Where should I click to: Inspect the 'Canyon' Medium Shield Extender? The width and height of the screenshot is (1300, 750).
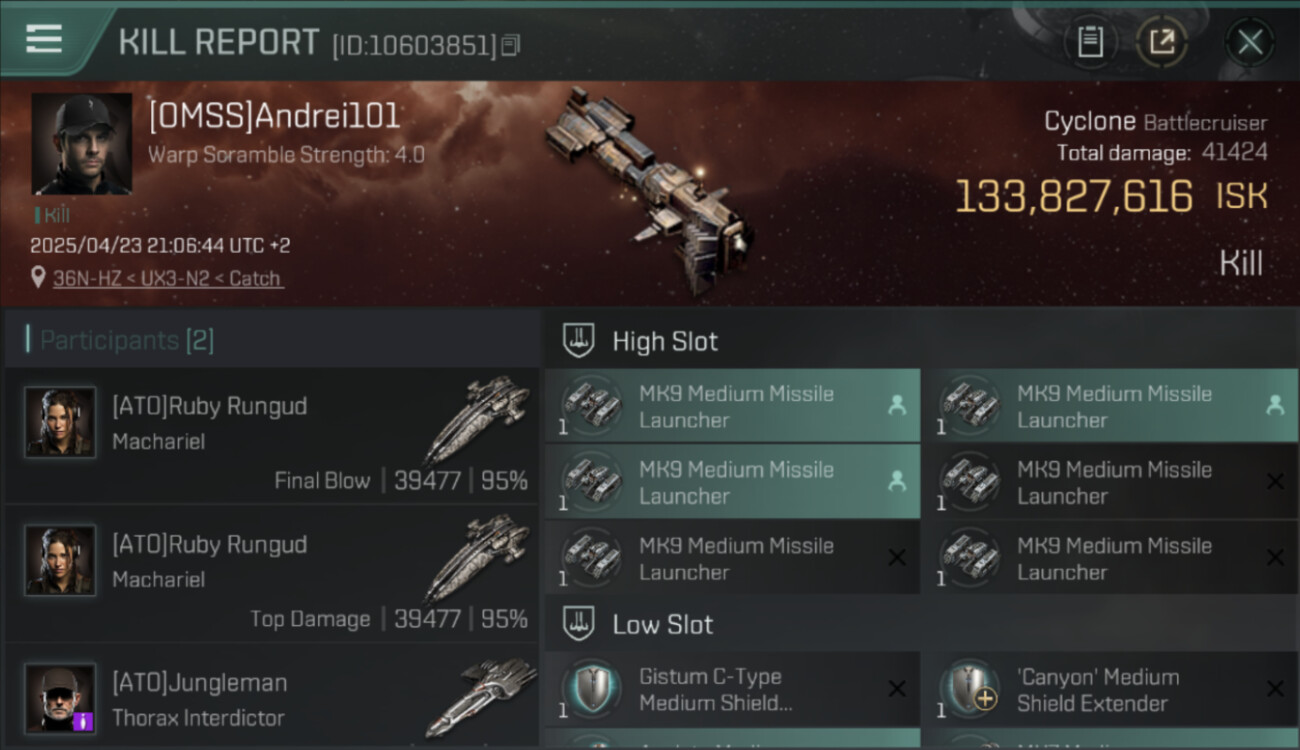1108,689
